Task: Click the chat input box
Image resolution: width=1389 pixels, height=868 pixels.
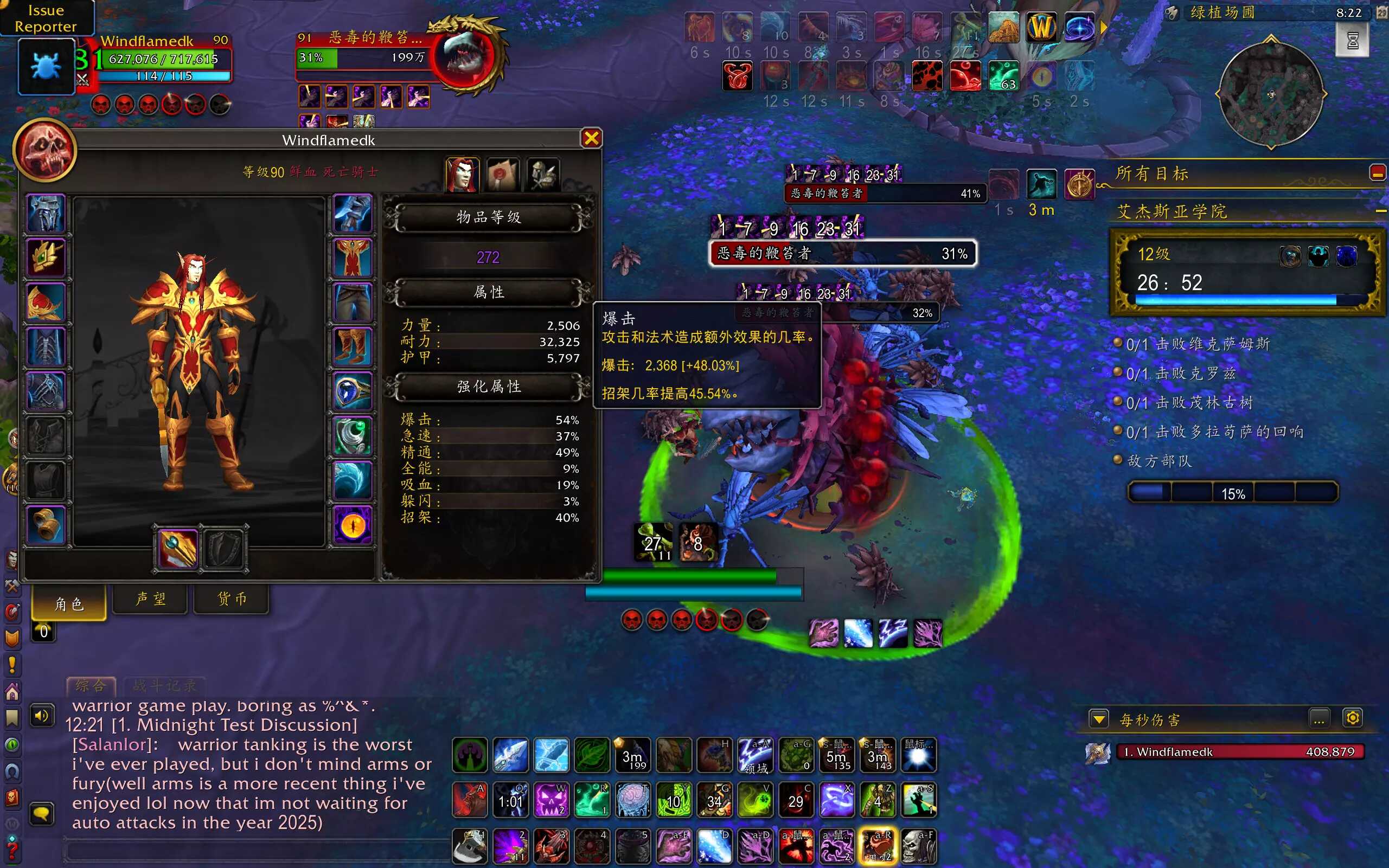Action: pos(258,851)
